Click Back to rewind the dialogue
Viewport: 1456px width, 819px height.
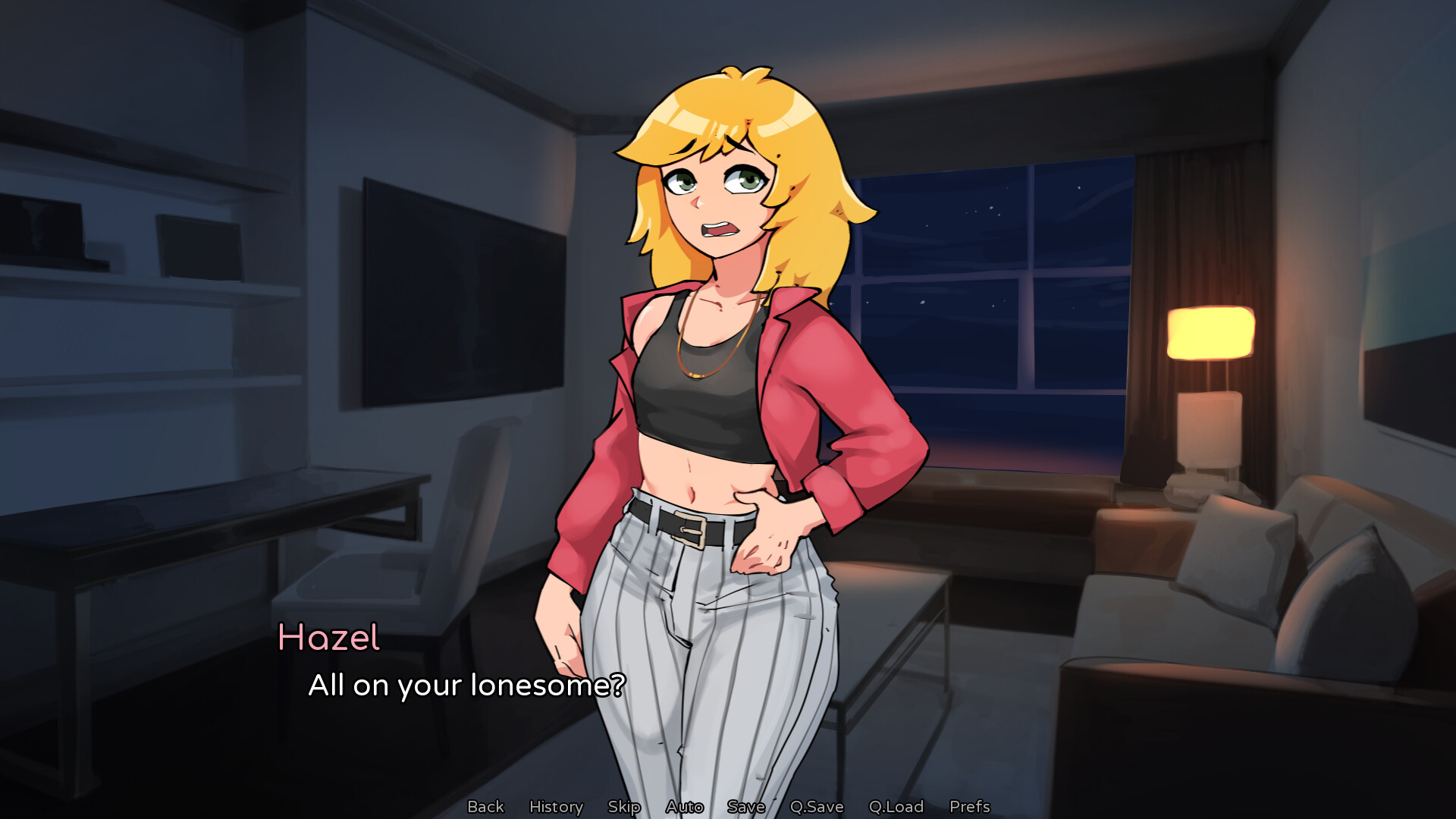(486, 806)
